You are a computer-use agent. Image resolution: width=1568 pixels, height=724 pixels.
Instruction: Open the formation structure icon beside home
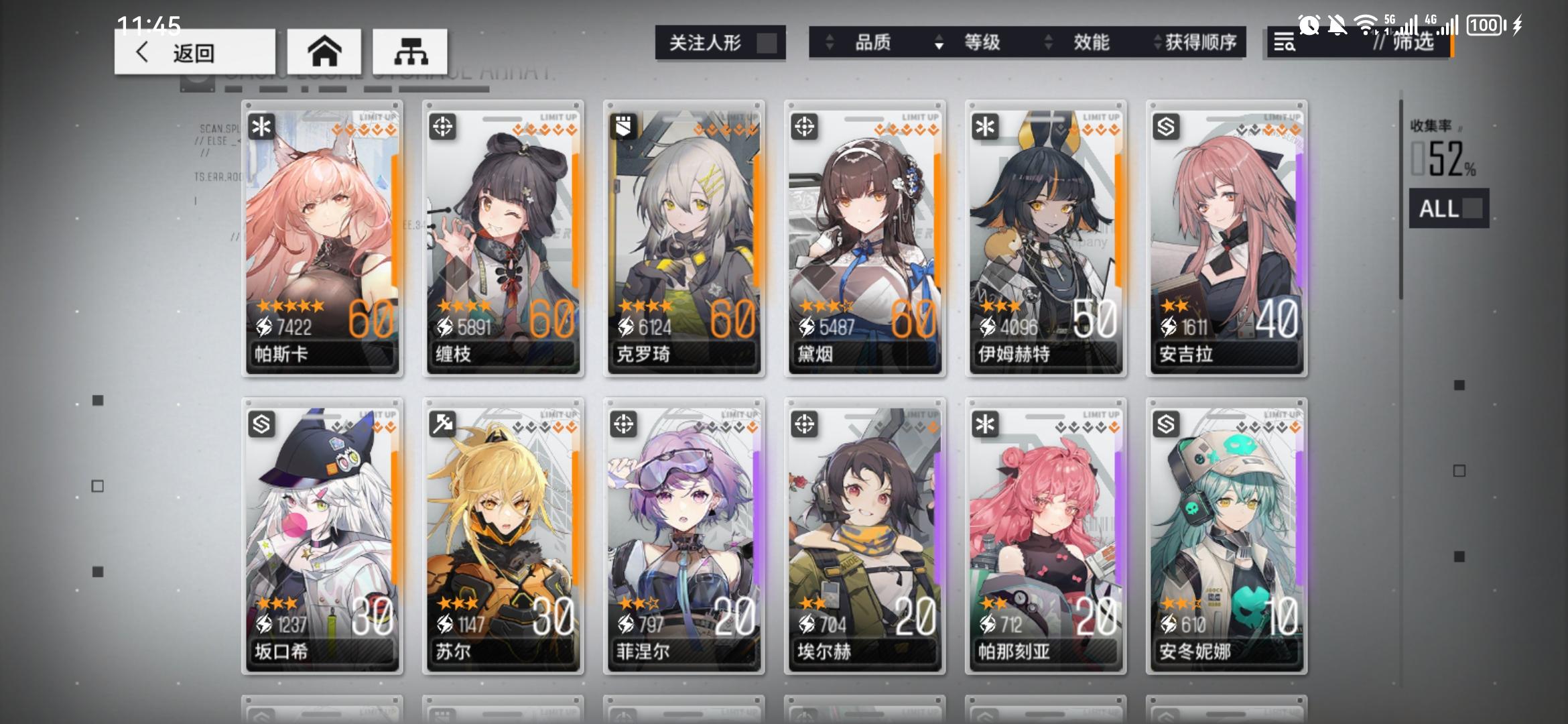pos(411,51)
